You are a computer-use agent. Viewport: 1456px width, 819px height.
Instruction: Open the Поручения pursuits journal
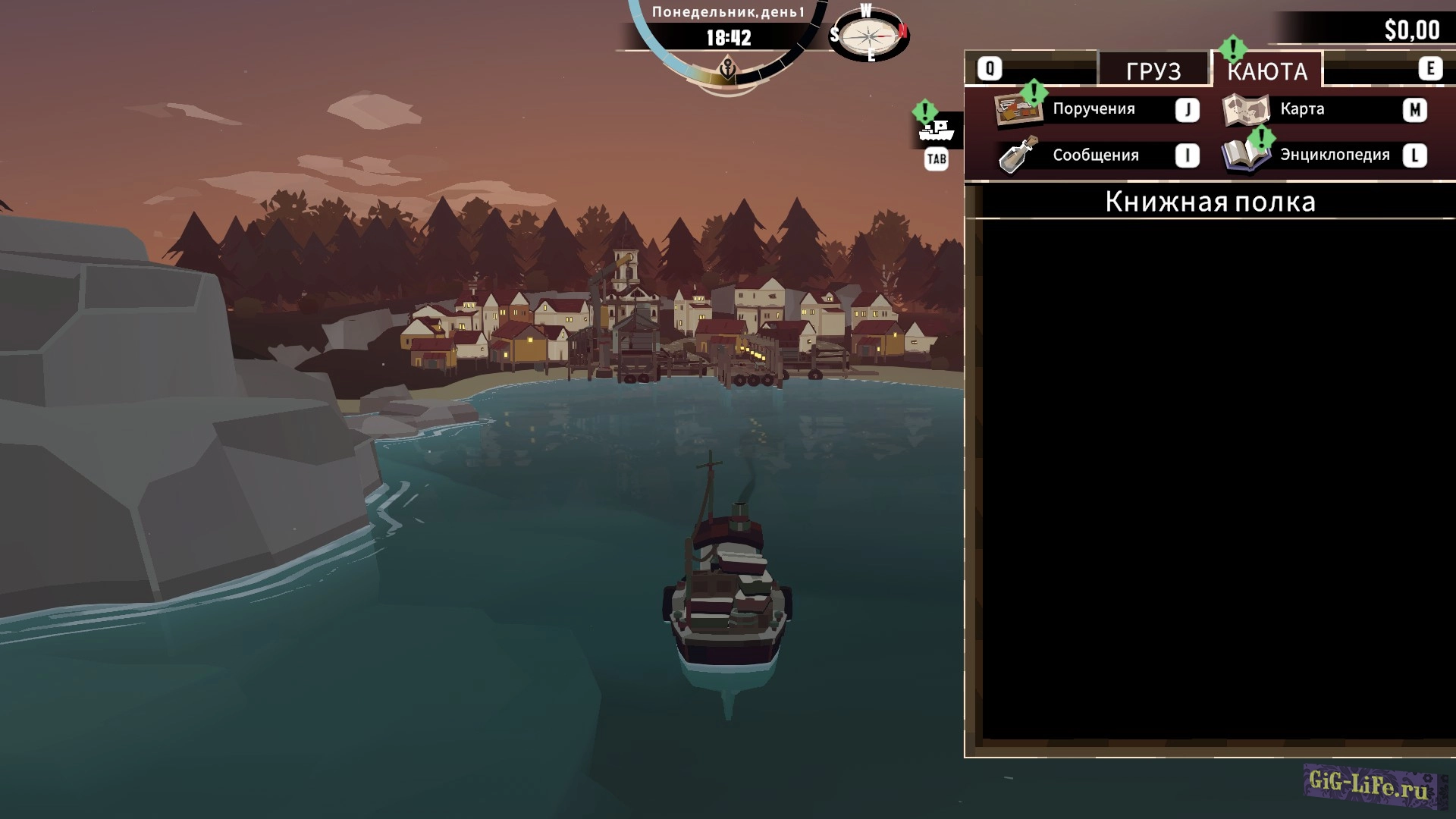(1094, 109)
